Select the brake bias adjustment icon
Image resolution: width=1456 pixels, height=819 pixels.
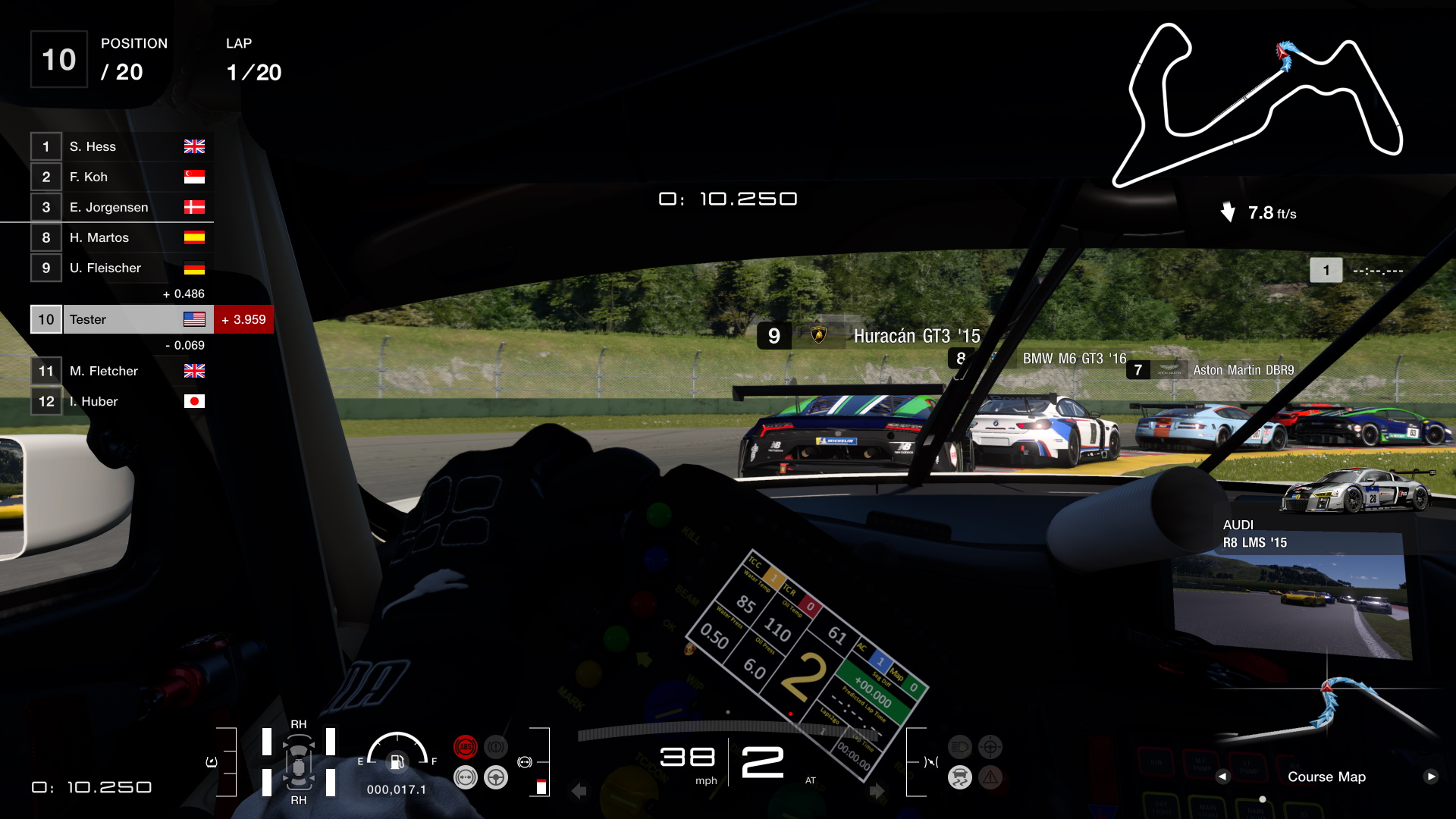click(466, 777)
